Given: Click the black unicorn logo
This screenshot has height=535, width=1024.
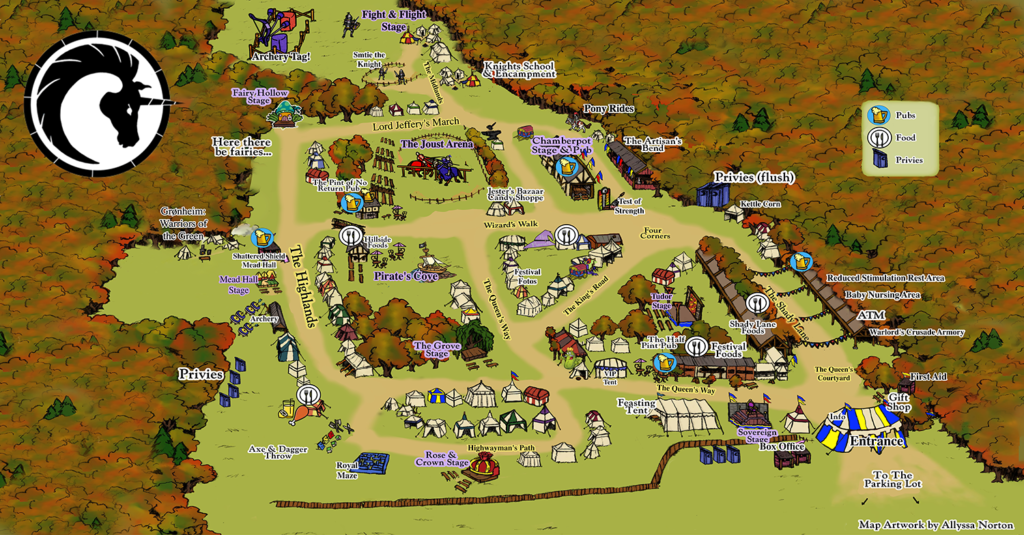Looking at the screenshot, I should pos(97,103).
